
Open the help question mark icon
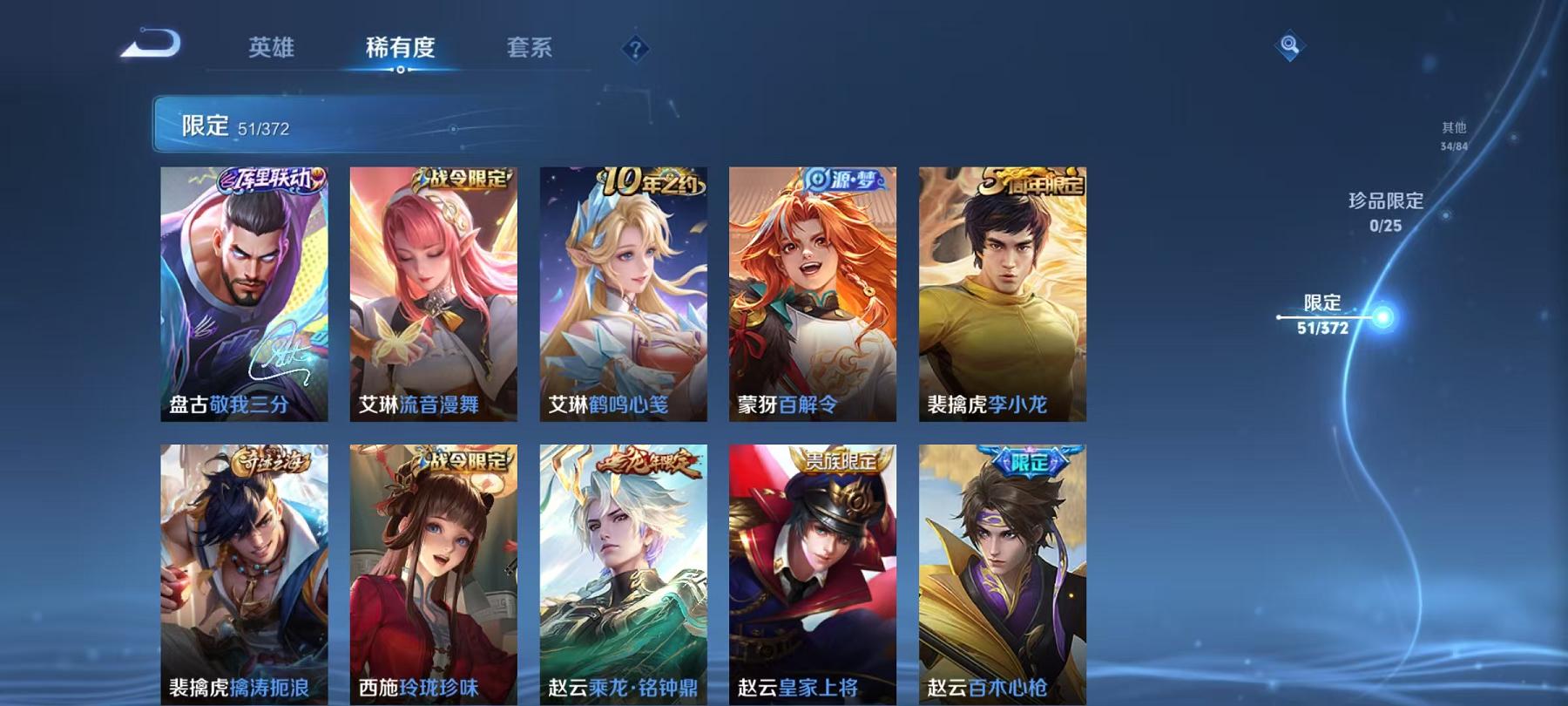point(635,48)
